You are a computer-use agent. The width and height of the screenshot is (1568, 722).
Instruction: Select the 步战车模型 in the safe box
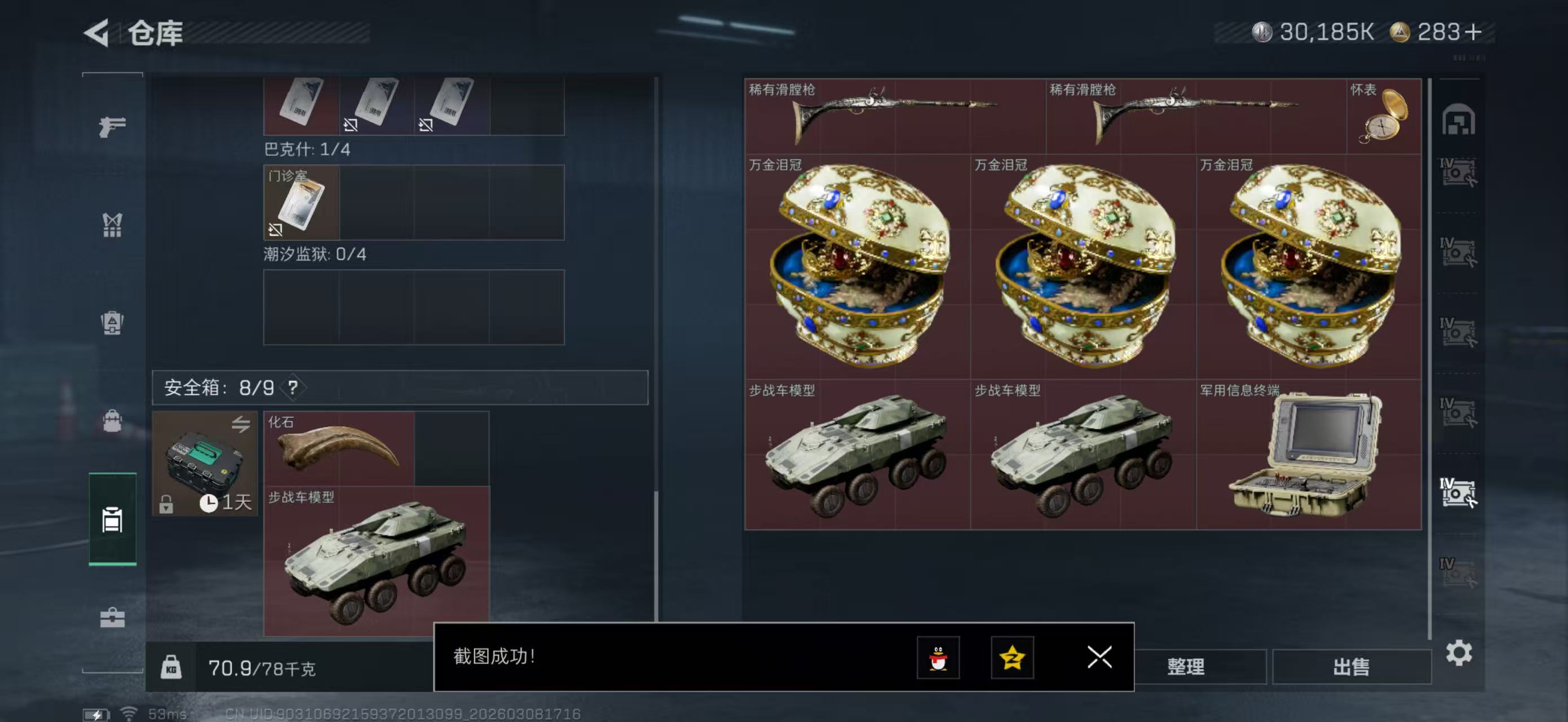pos(376,561)
